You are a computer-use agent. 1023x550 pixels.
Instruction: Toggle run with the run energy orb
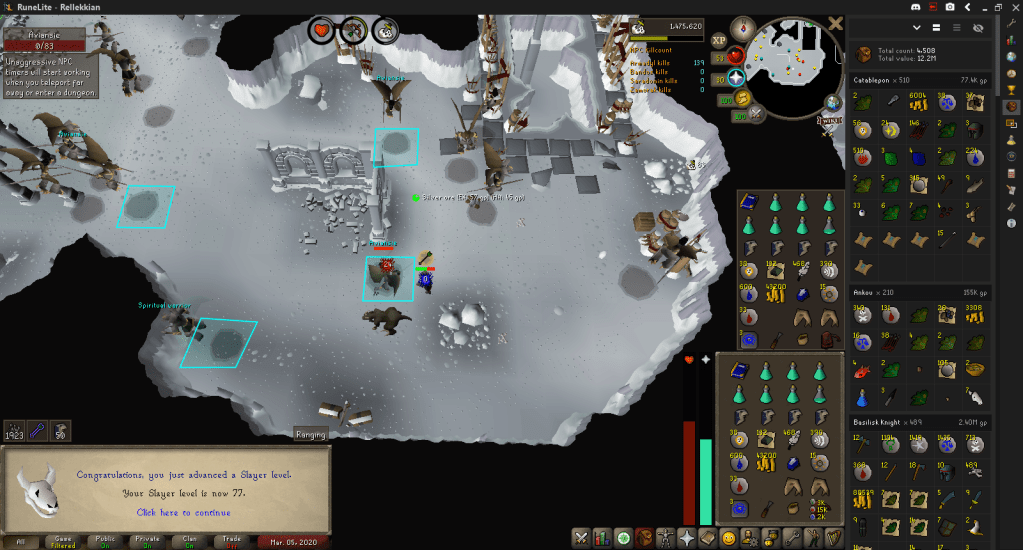tap(743, 98)
